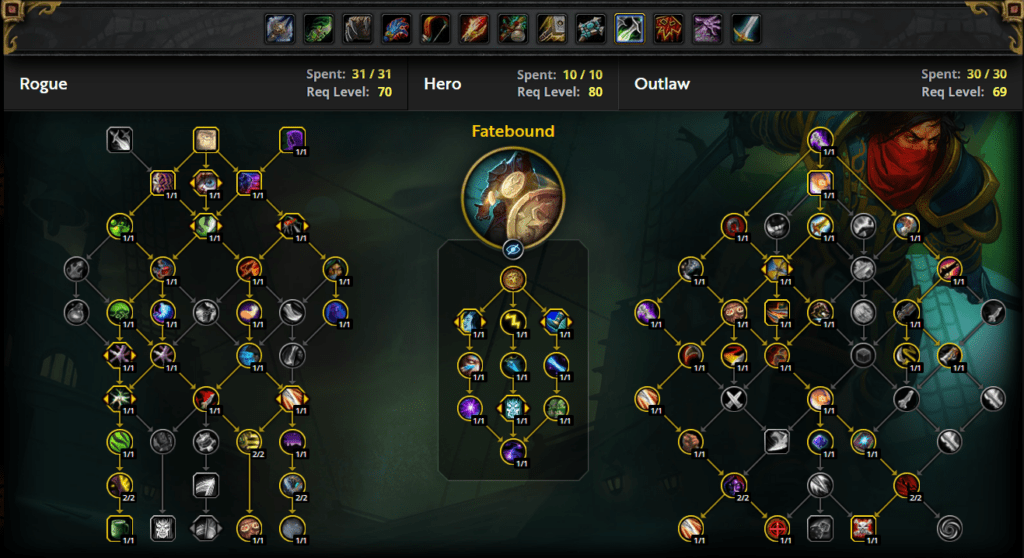1024x558 pixels.
Task: Select the bottom purple hero talent node
Action: pos(512,451)
